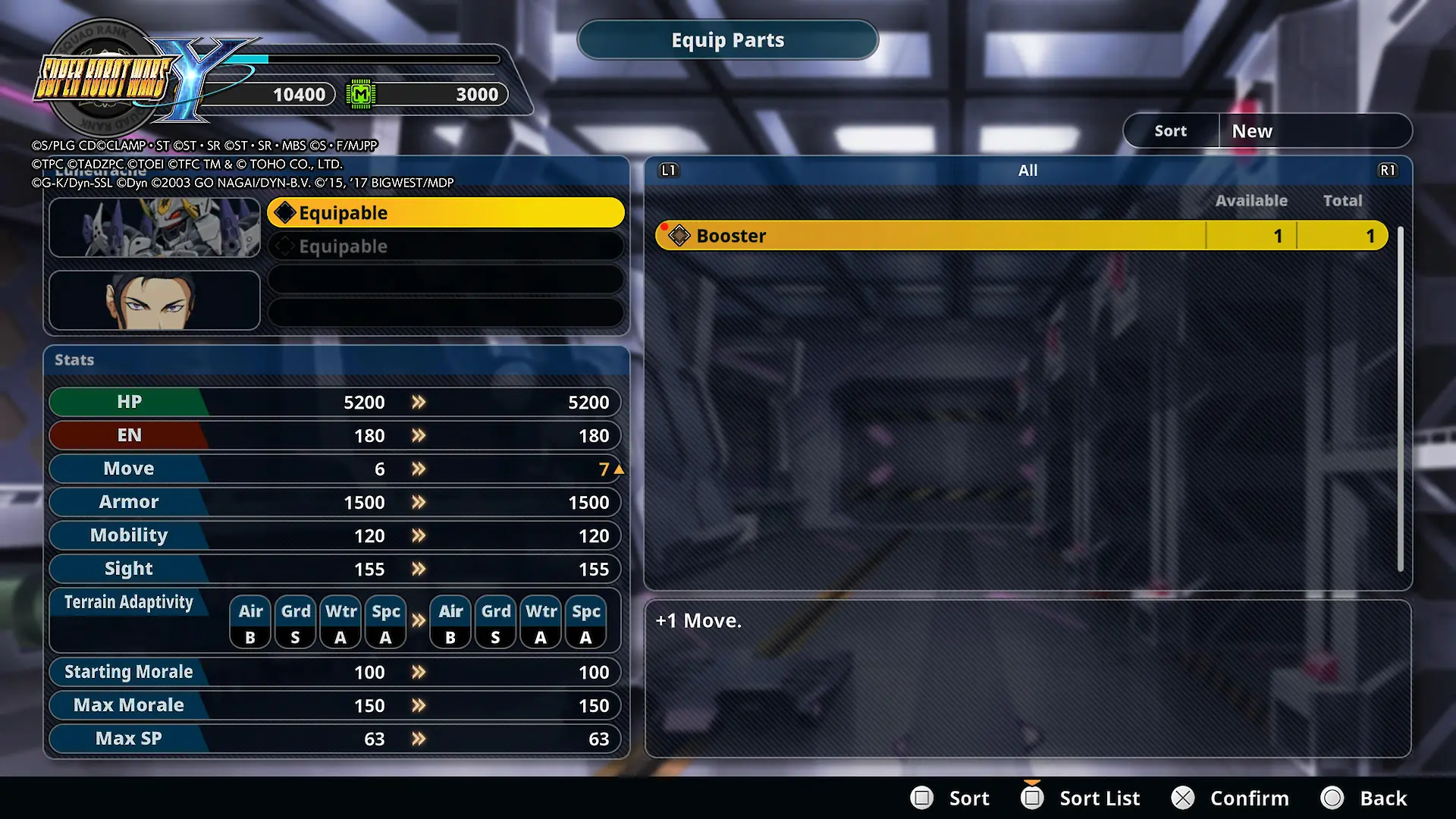Select the robot unit portrait
Screen dimensions: 1456x819
[155, 227]
